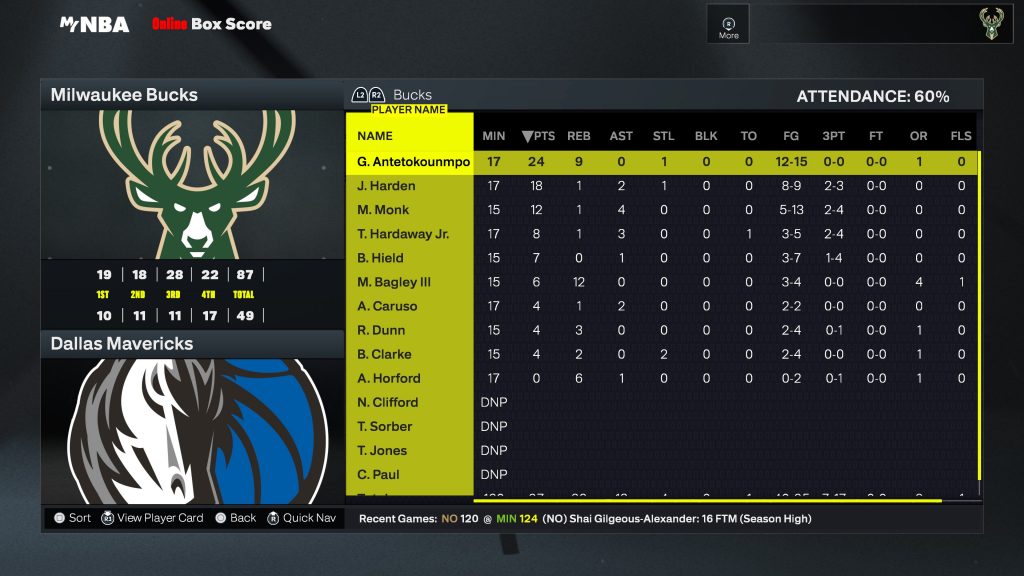
Task: Sort by the PTS column header
Action: (538, 136)
